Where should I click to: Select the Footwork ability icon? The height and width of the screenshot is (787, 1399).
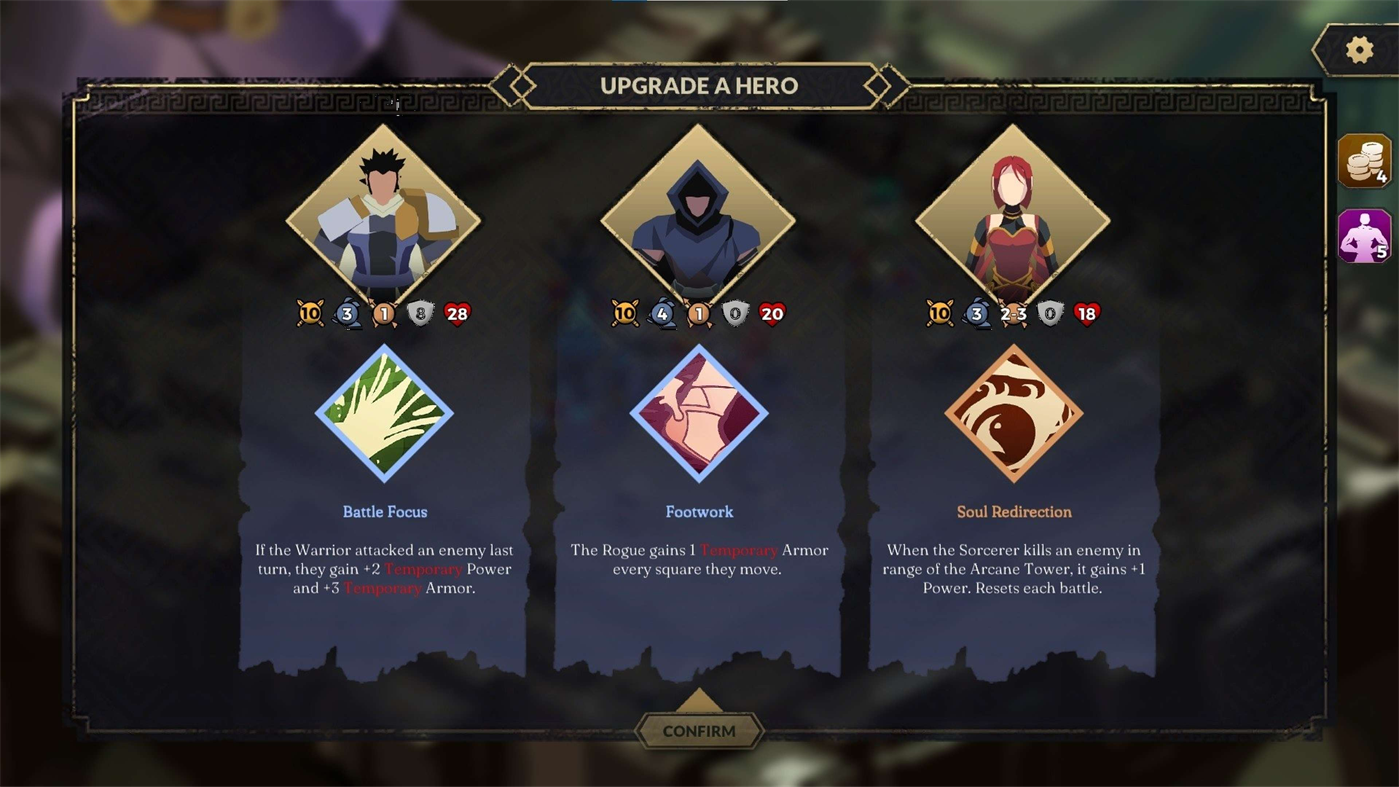(699, 413)
